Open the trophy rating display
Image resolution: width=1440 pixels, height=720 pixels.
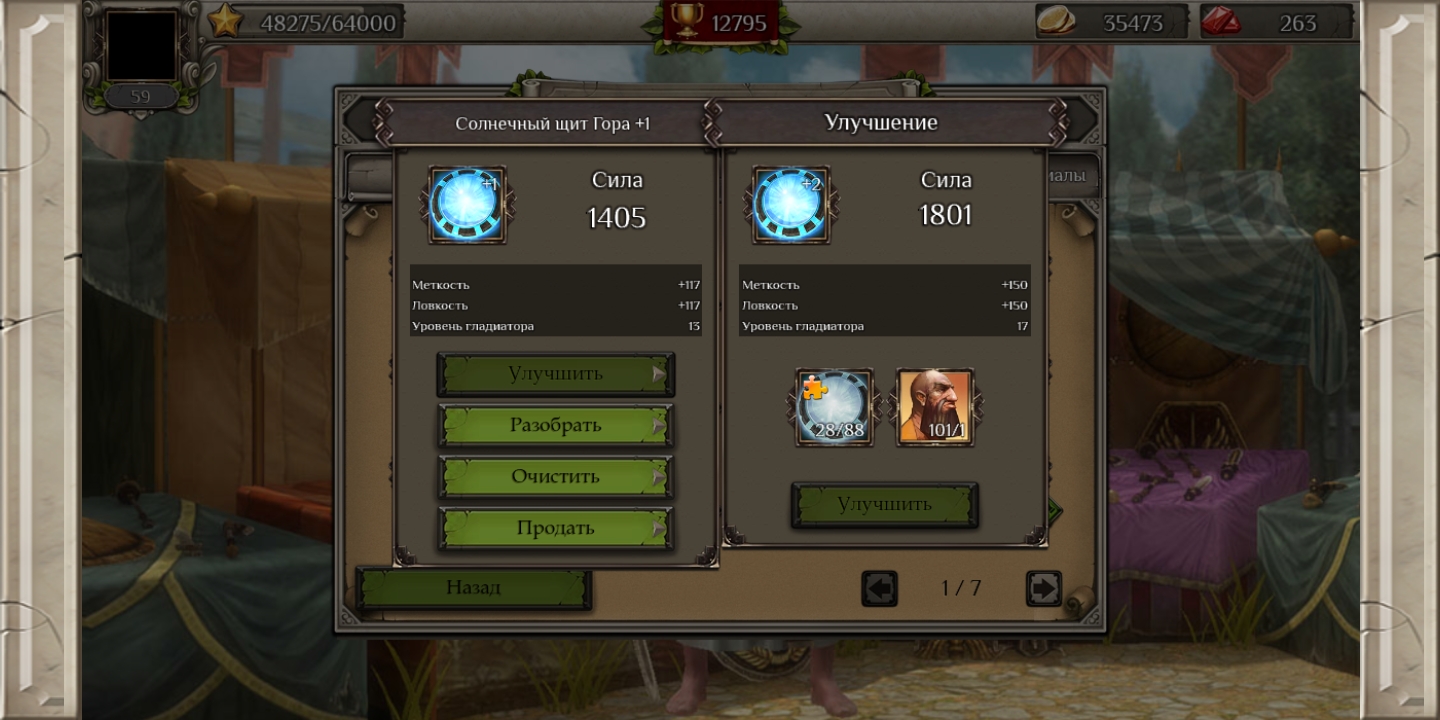720,22
